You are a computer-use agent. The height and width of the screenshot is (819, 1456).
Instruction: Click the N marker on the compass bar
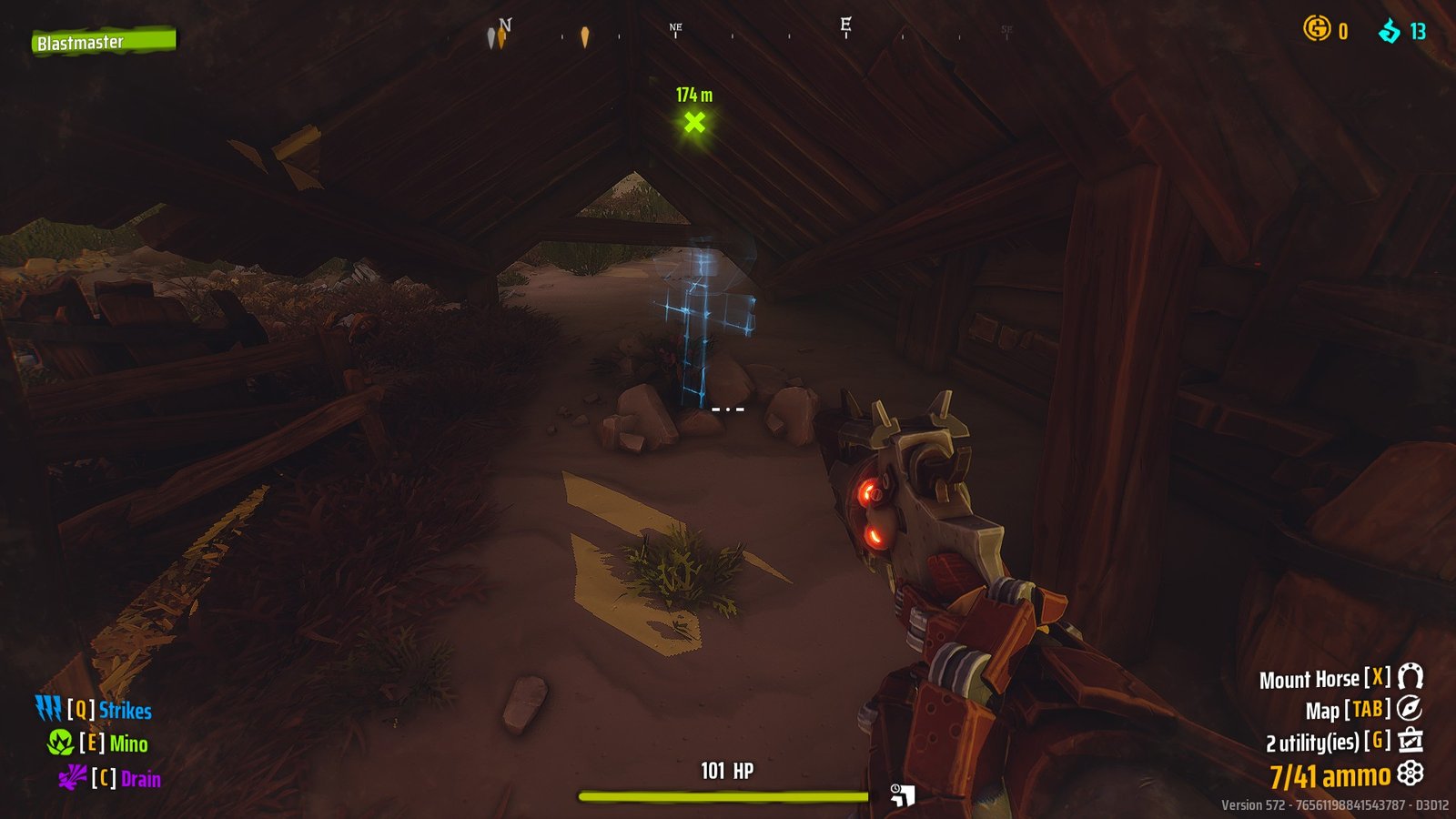[507, 25]
